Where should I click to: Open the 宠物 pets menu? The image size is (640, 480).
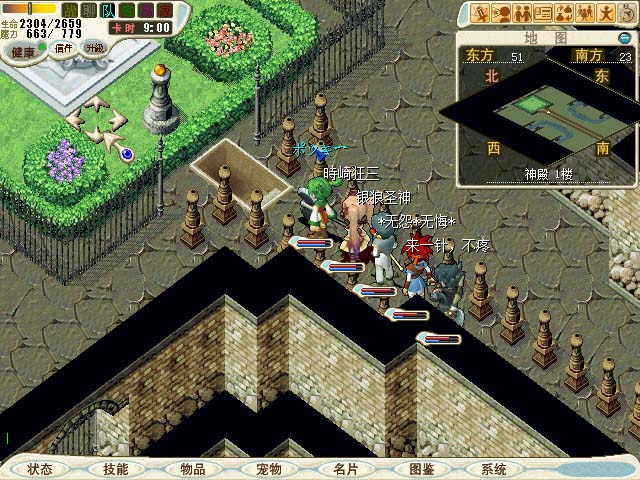tap(268, 469)
